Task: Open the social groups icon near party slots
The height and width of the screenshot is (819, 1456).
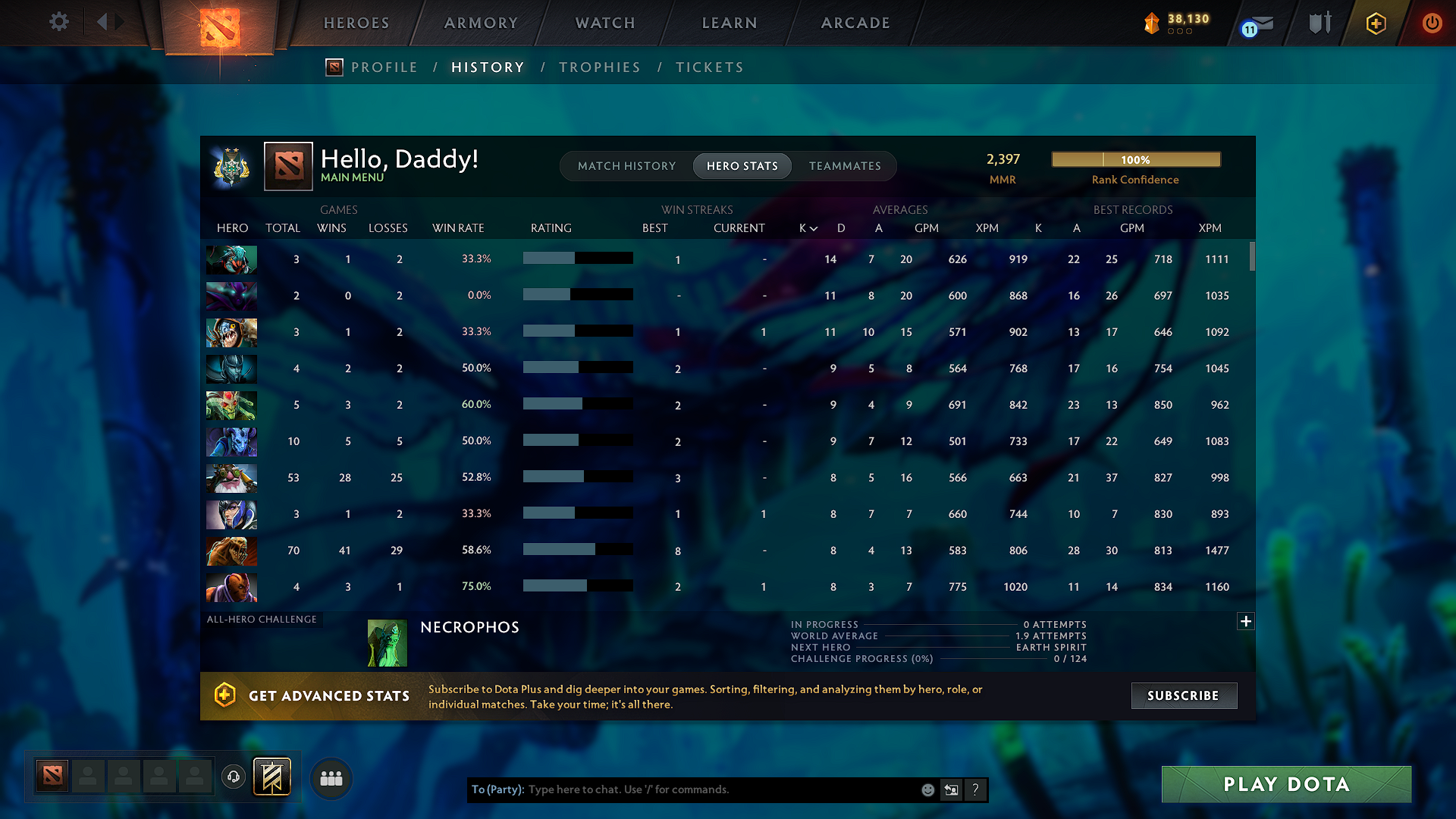Action: [x=331, y=778]
